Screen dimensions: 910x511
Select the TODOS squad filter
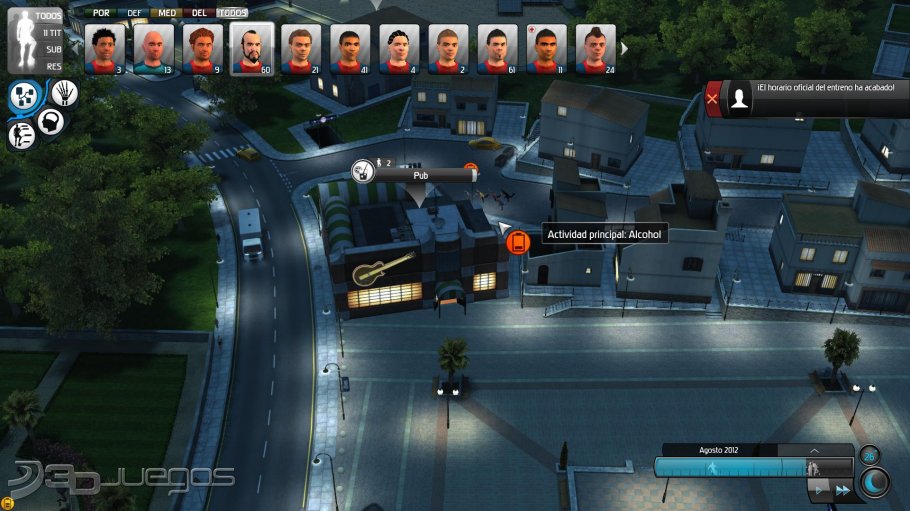coord(47,16)
